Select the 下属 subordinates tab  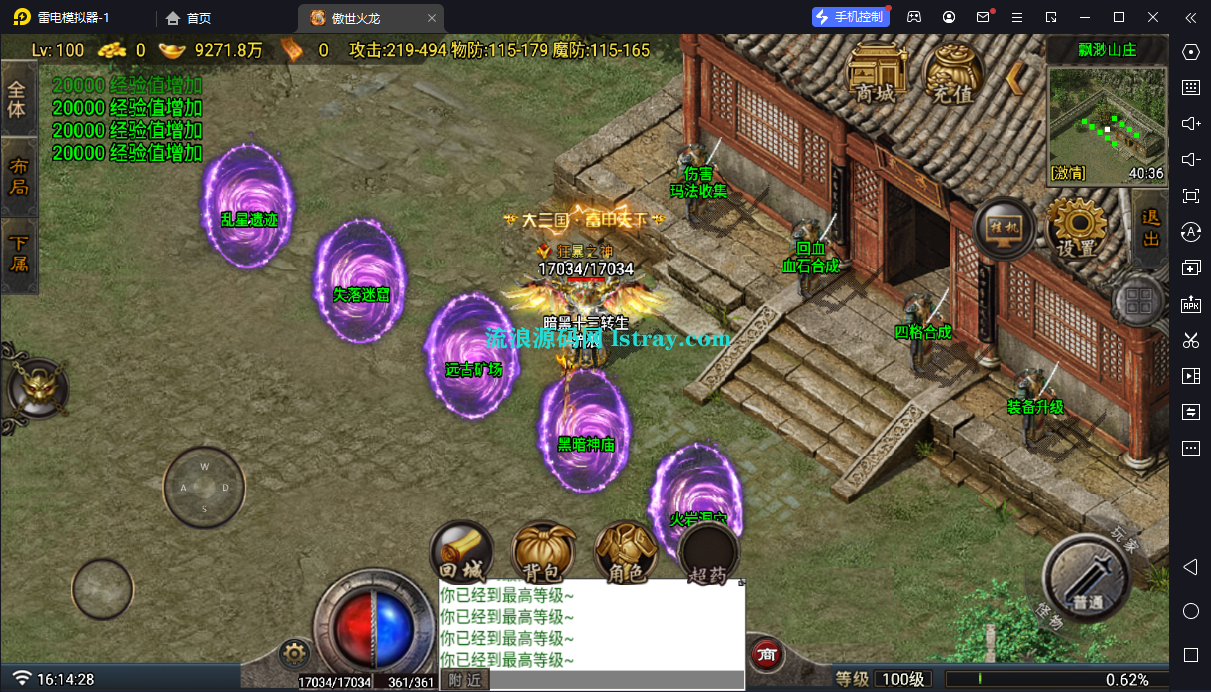click(17, 253)
